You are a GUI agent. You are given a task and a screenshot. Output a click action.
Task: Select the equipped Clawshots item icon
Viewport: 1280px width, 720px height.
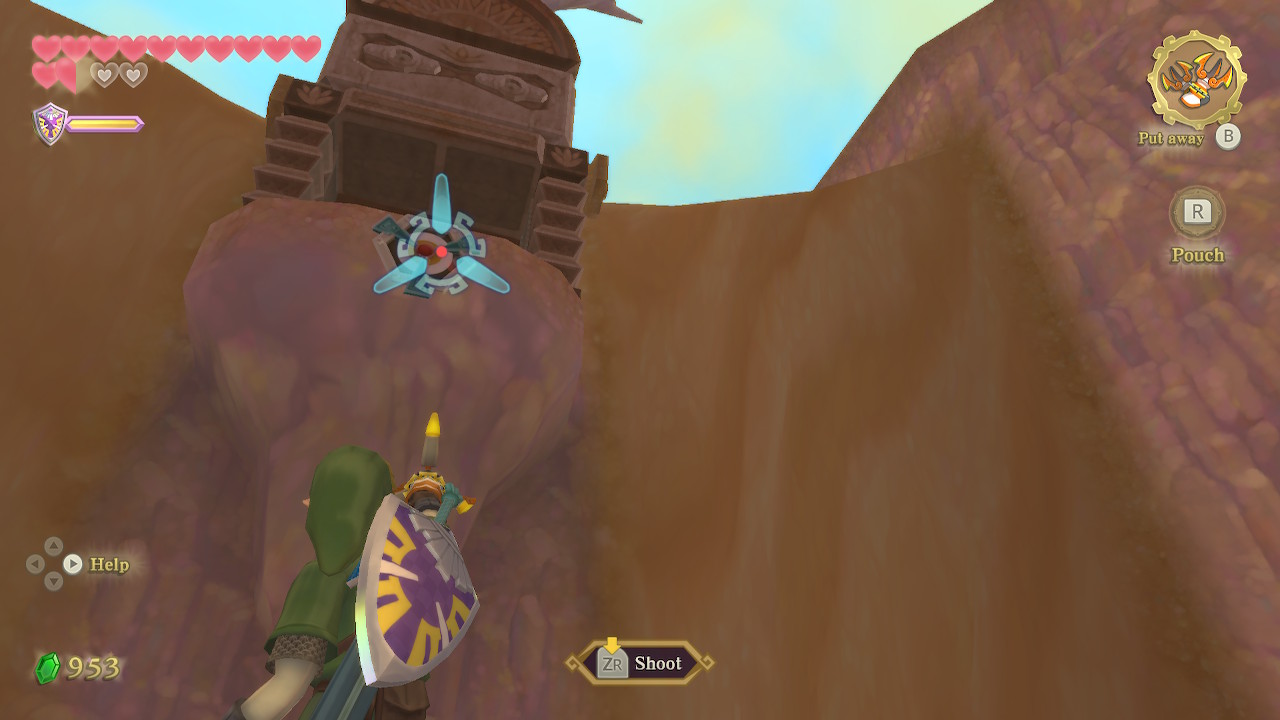coord(1196,79)
